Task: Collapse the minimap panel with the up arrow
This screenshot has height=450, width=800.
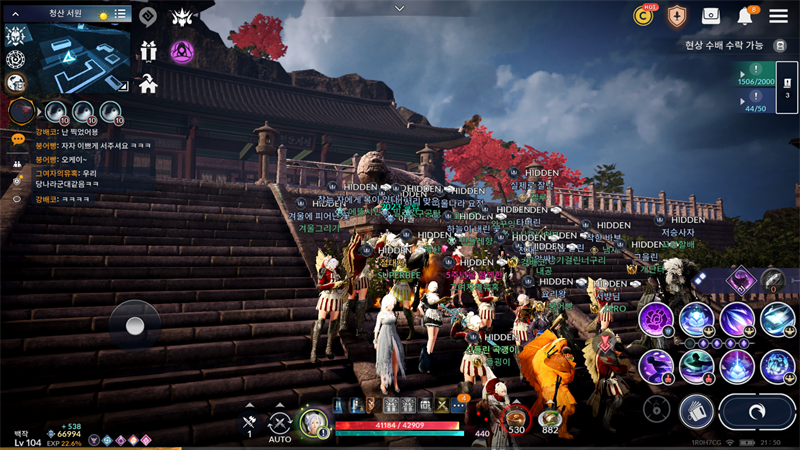Action: point(16,14)
